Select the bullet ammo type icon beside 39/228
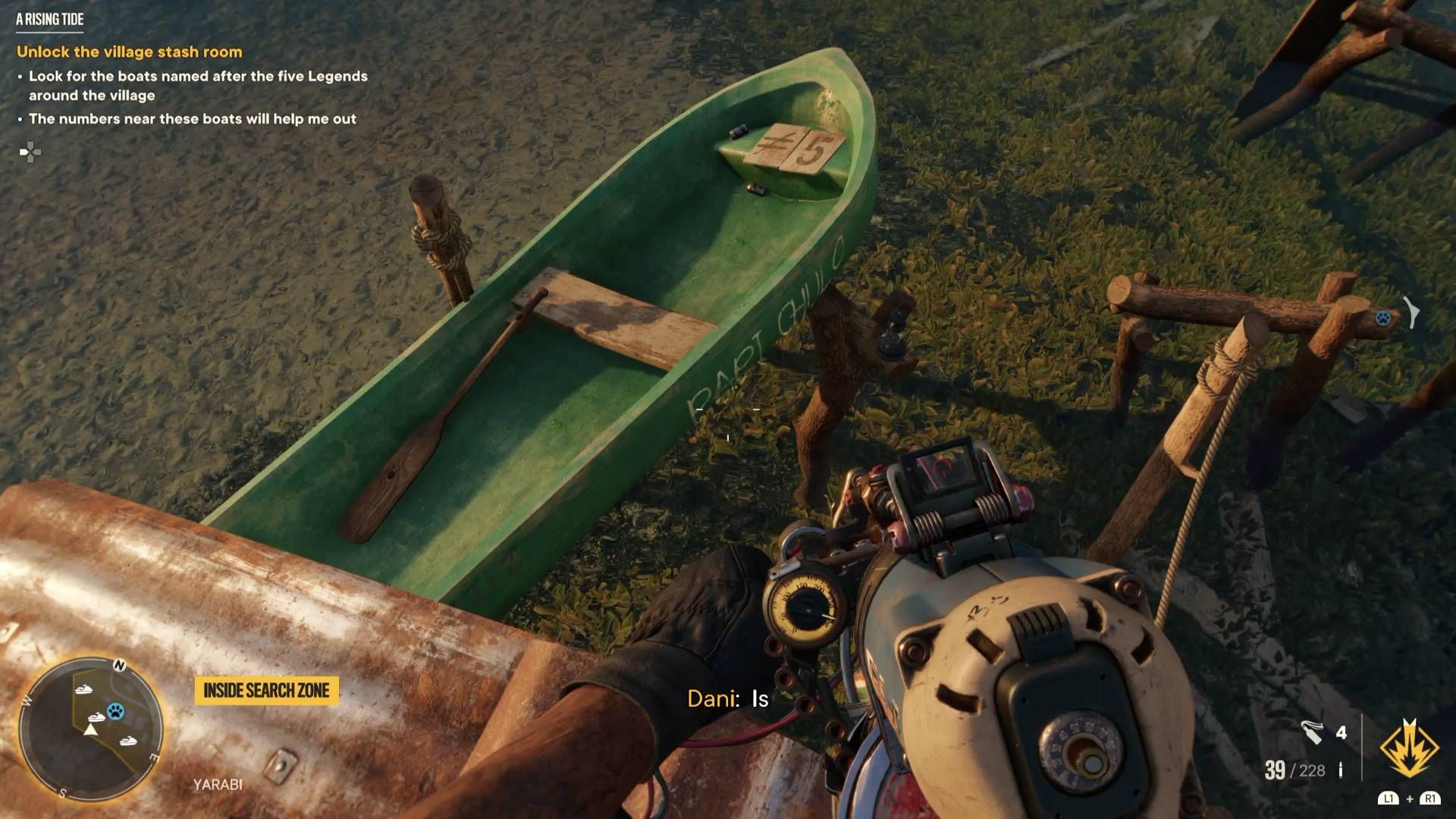This screenshot has width=1456, height=819. [1341, 770]
